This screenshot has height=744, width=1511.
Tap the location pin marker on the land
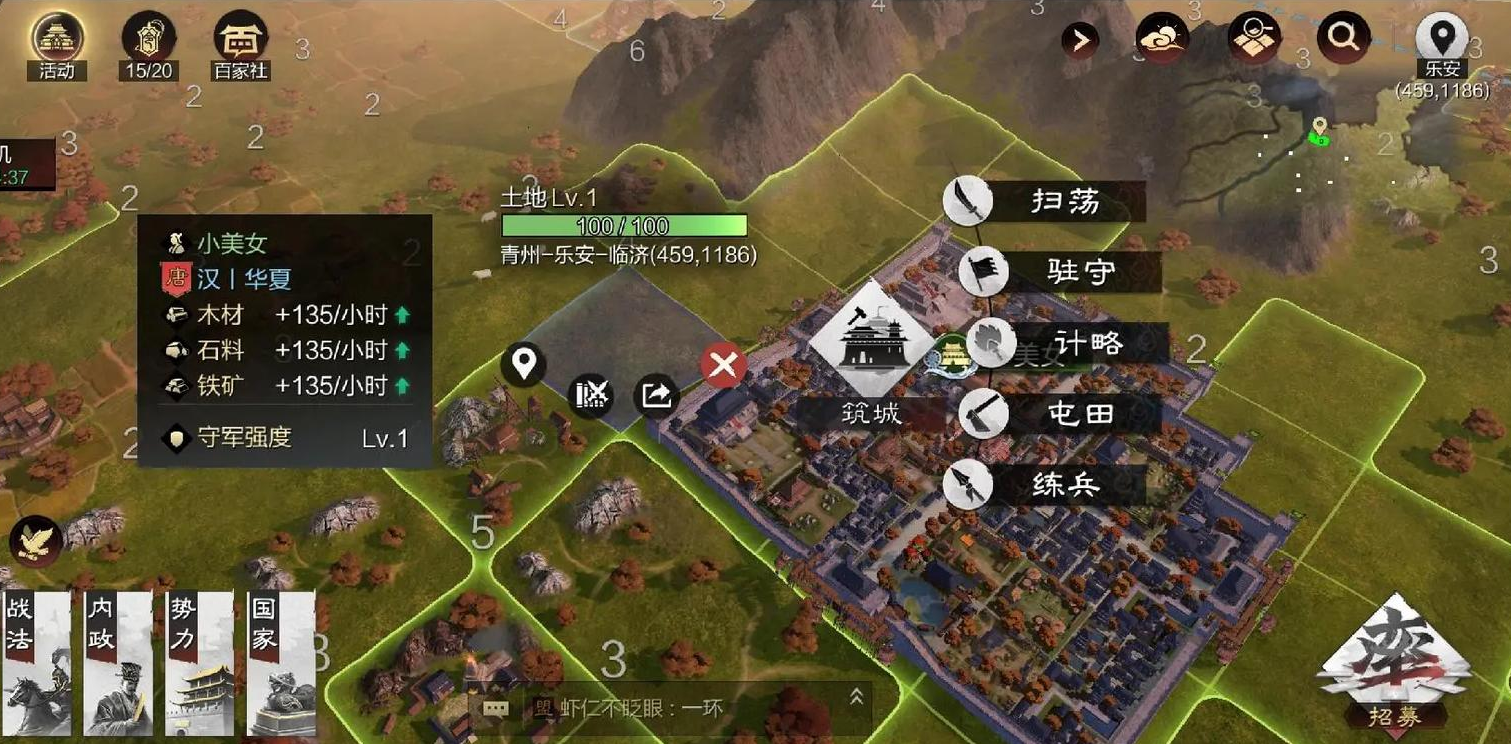524,365
